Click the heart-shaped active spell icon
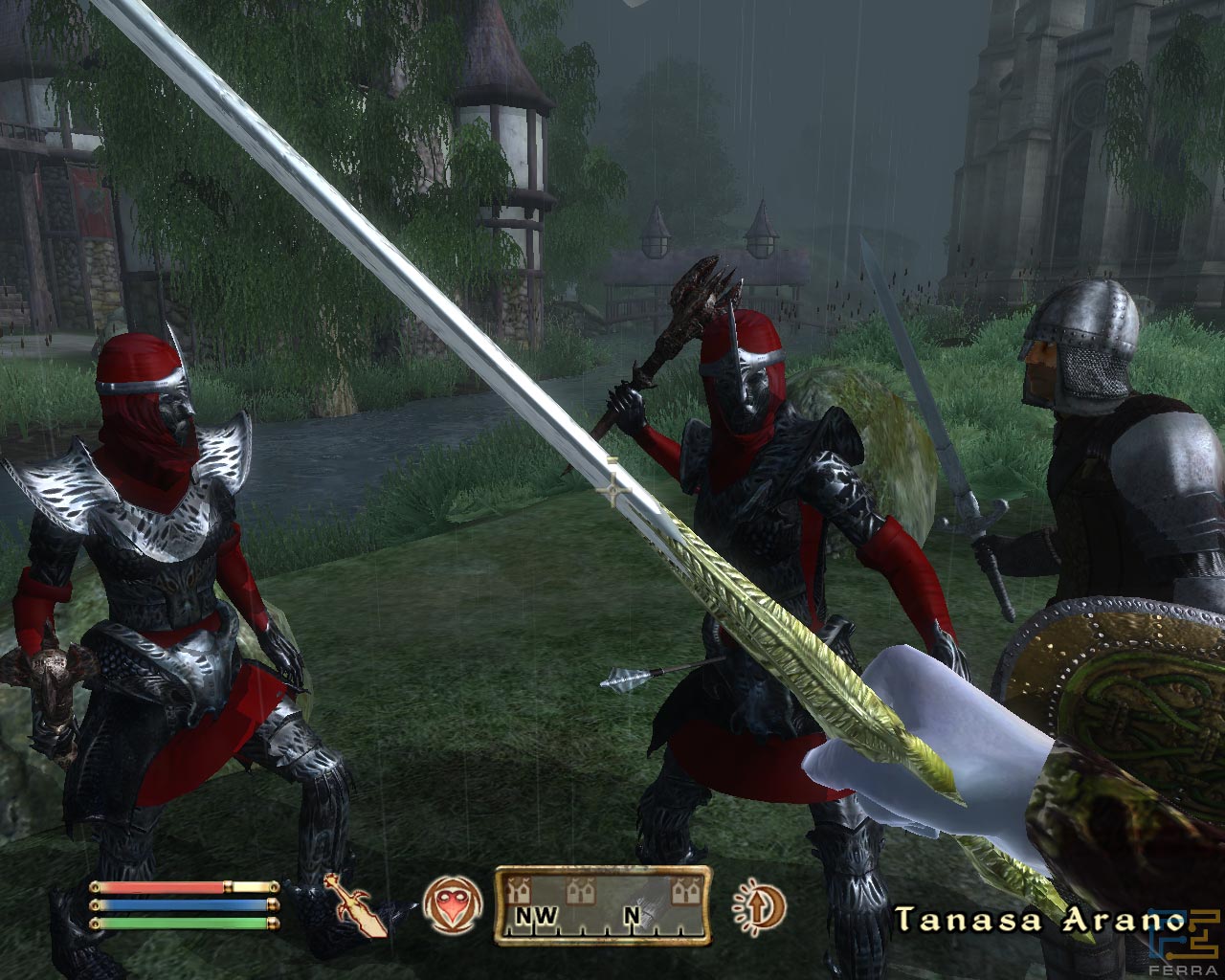Viewport: 1225px width, 980px height. 448,904
